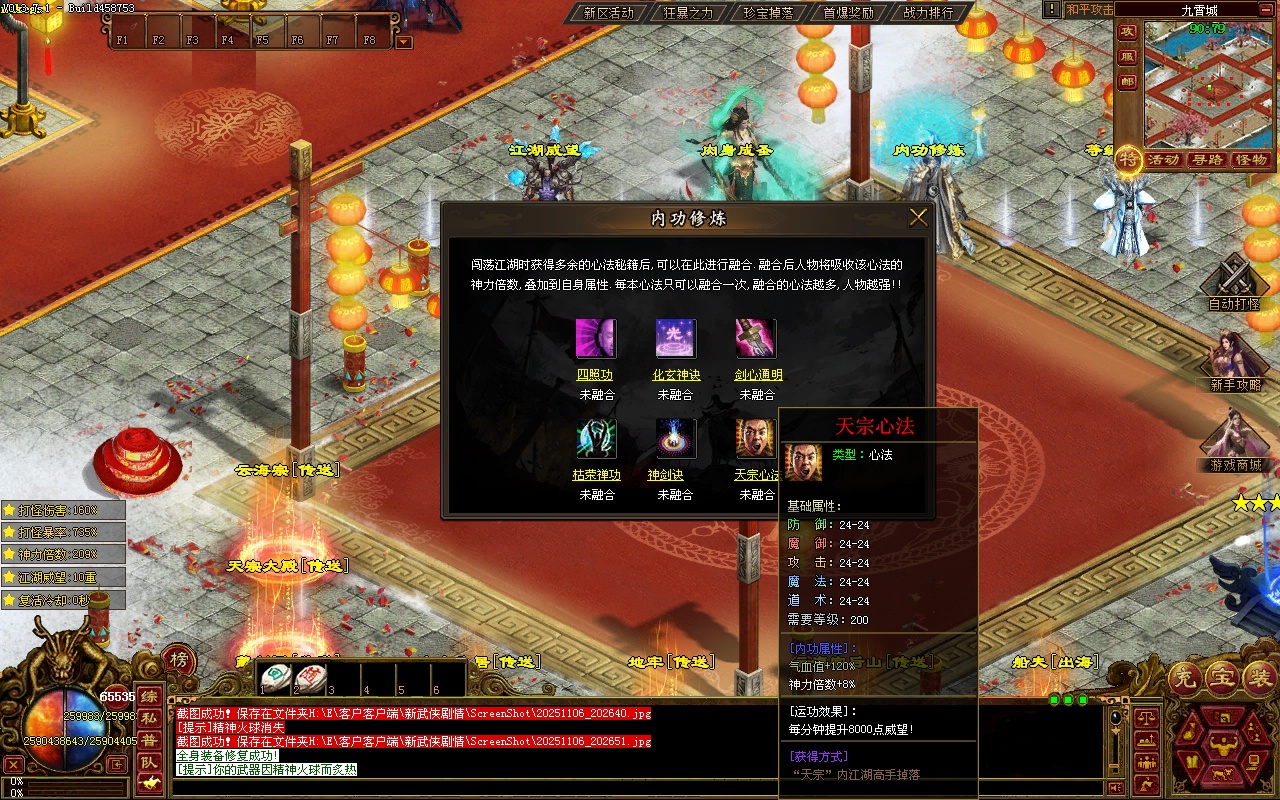Image resolution: width=1280 pixels, height=800 pixels.
Task: Open the 新区活动 top menu
Action: tap(609, 13)
